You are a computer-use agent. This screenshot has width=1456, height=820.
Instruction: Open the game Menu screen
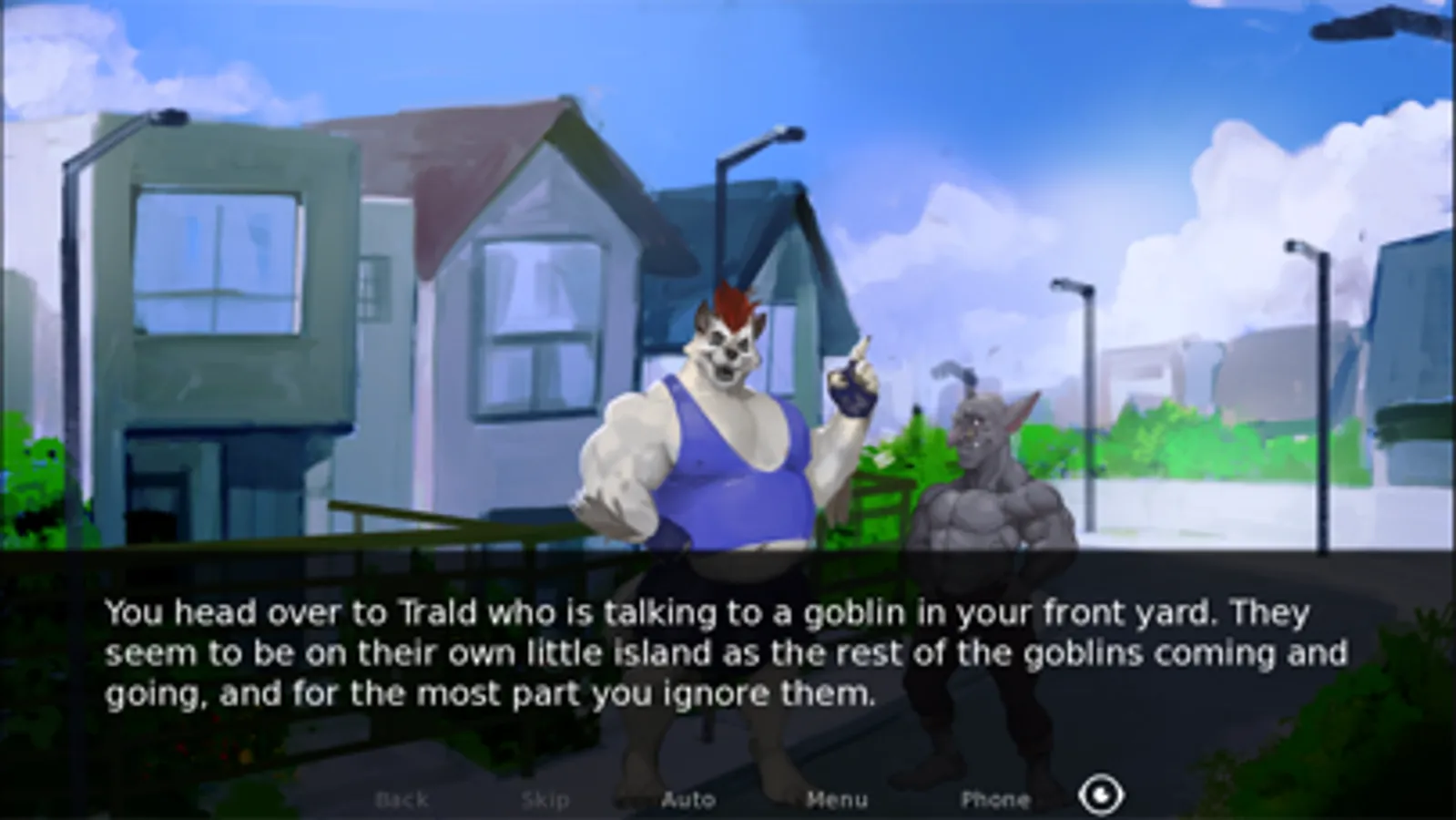(839, 799)
